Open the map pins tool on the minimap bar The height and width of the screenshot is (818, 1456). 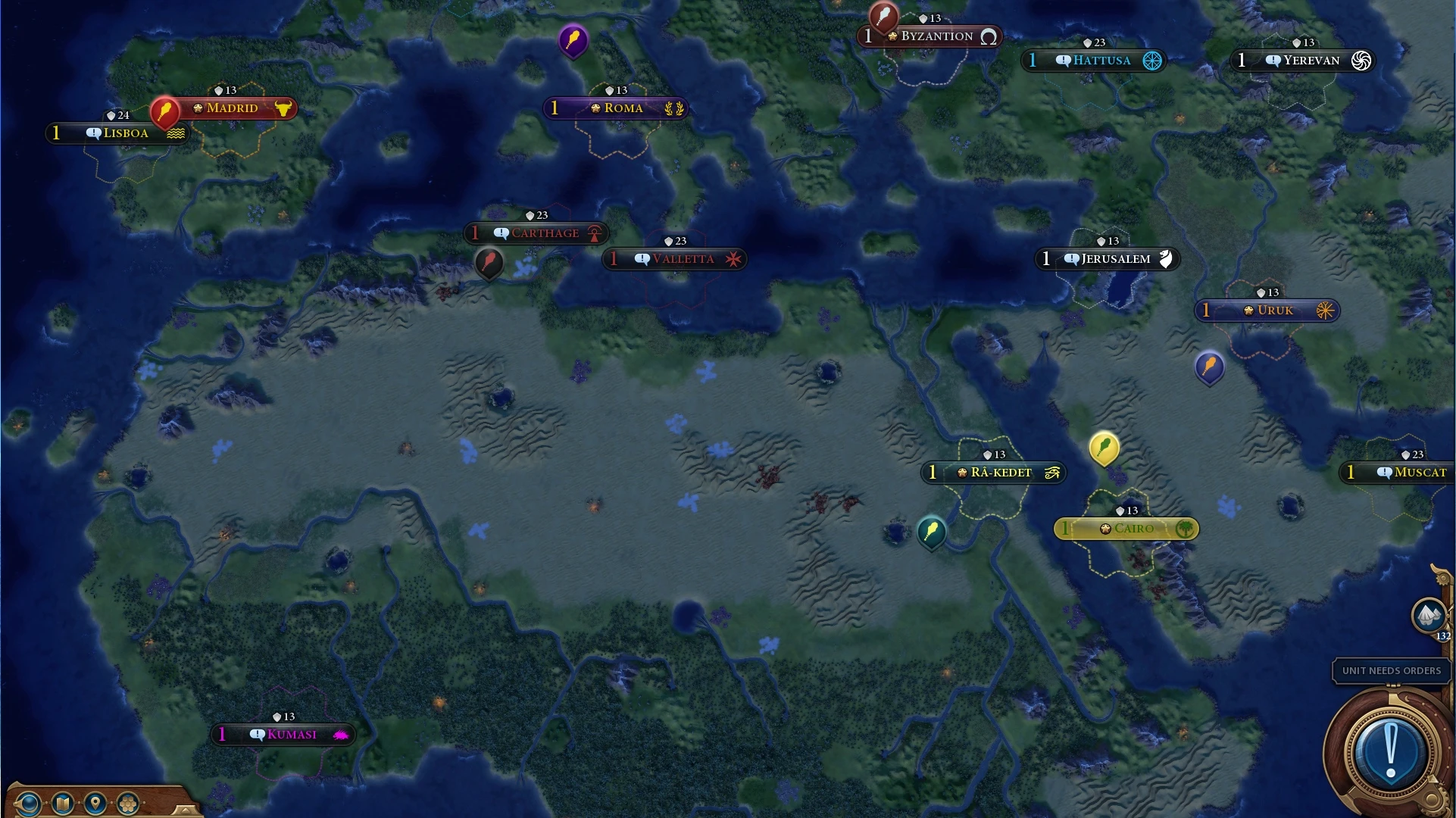coord(95,803)
